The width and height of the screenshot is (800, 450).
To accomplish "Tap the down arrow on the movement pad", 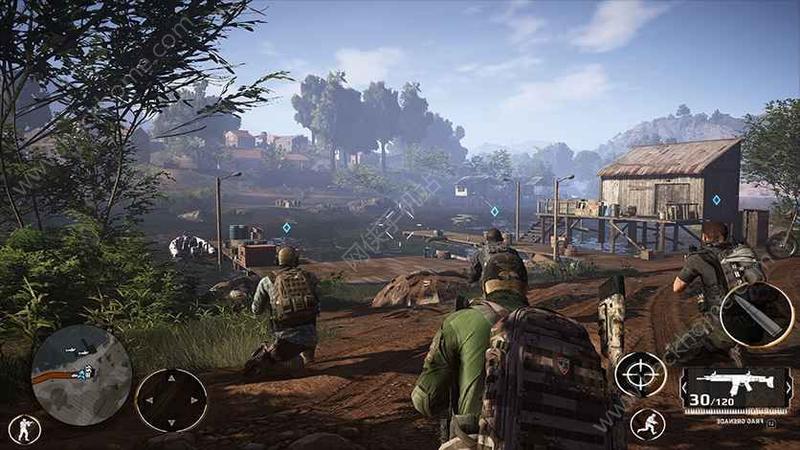I will (x=171, y=421).
